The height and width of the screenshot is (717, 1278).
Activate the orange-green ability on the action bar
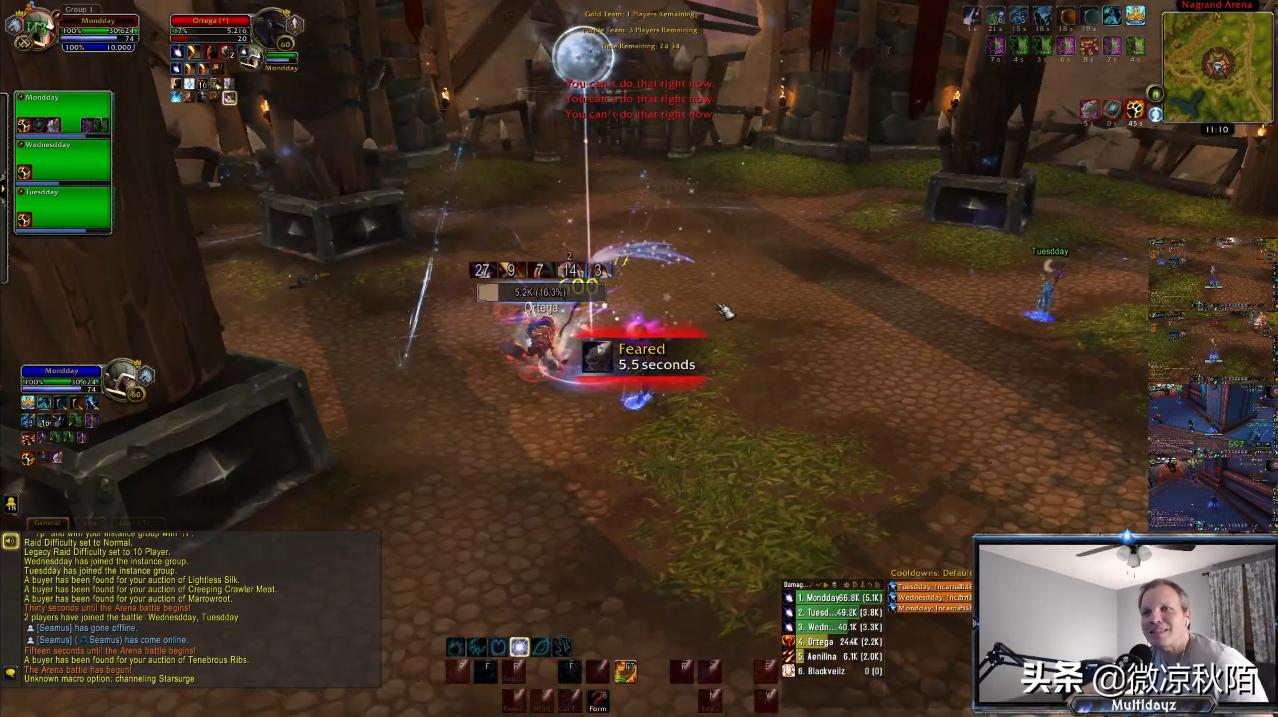pyautogui.click(x=626, y=671)
